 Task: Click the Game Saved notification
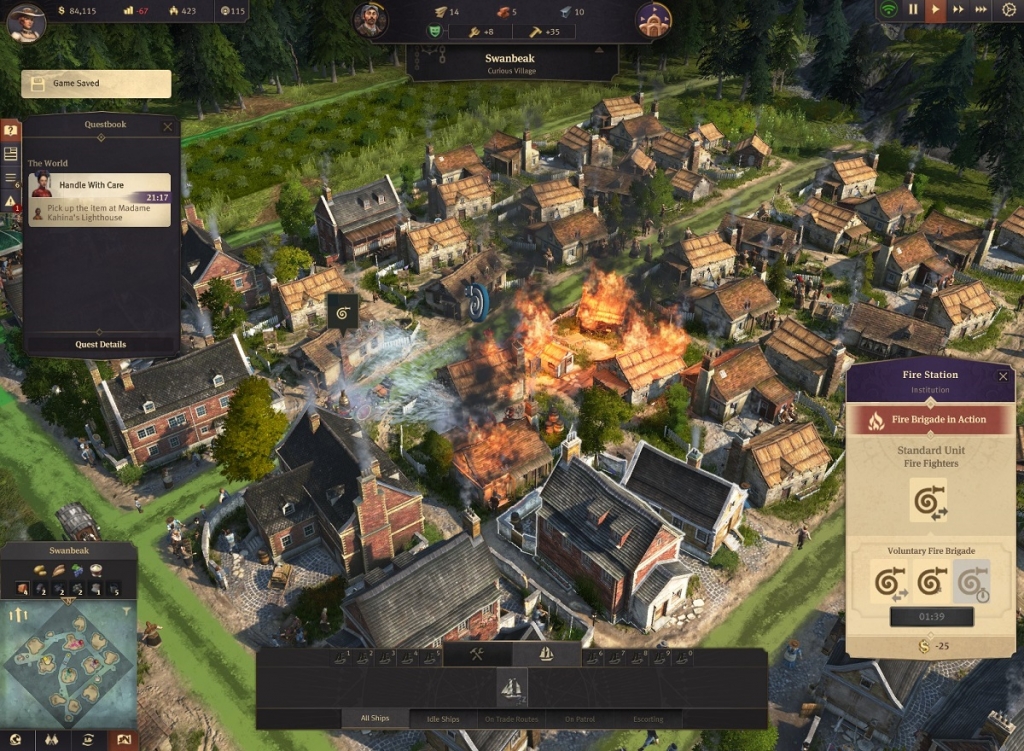pos(96,84)
